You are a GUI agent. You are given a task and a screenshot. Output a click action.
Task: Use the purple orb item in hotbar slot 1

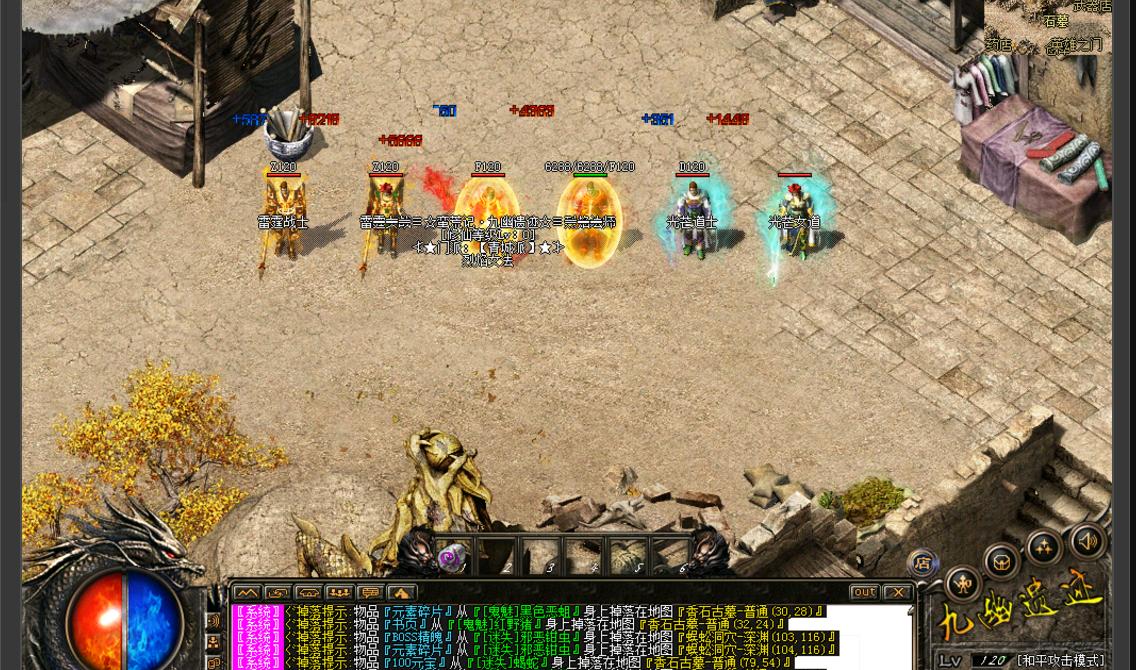(451, 558)
